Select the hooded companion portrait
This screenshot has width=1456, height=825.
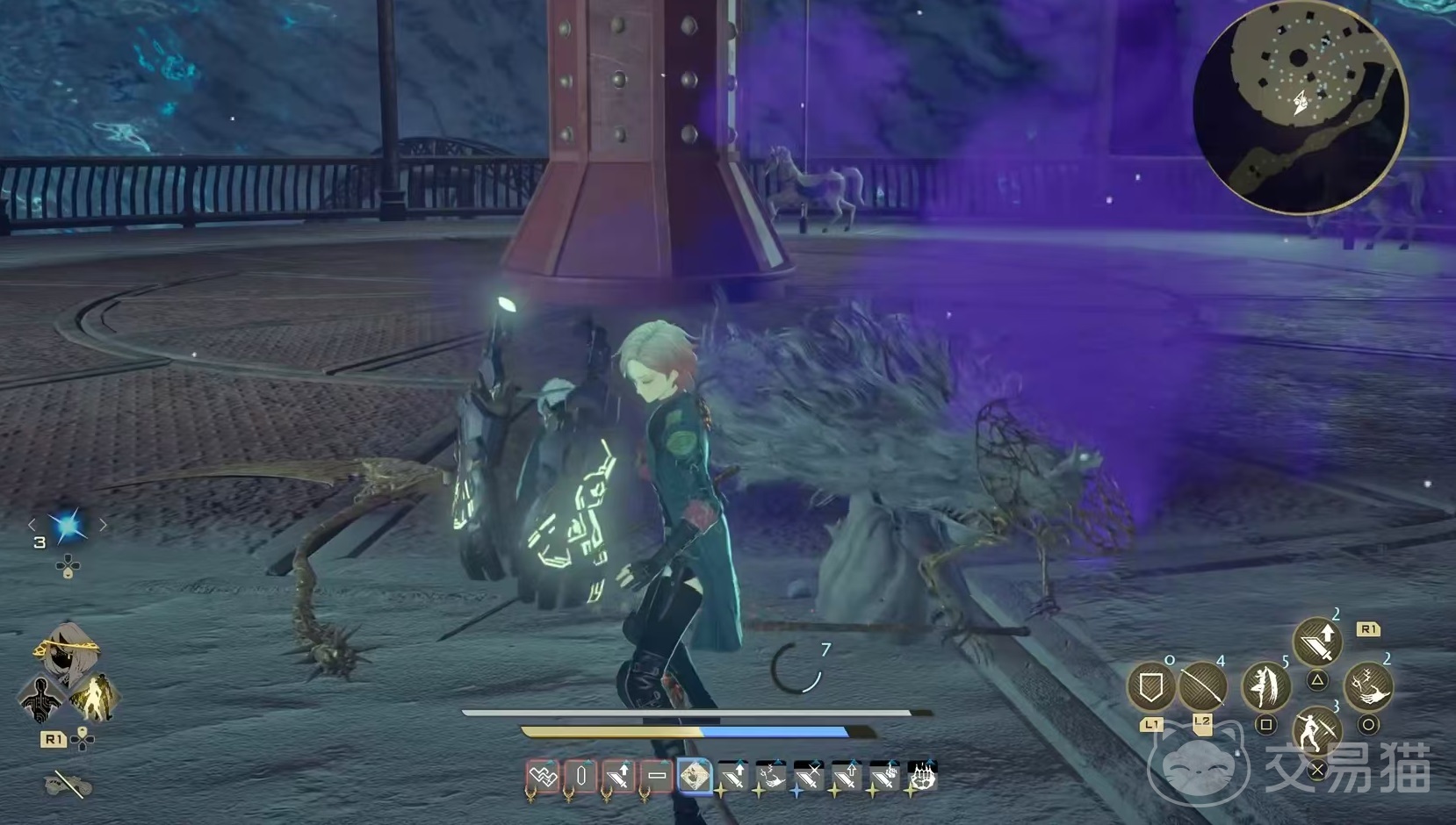pos(67,654)
